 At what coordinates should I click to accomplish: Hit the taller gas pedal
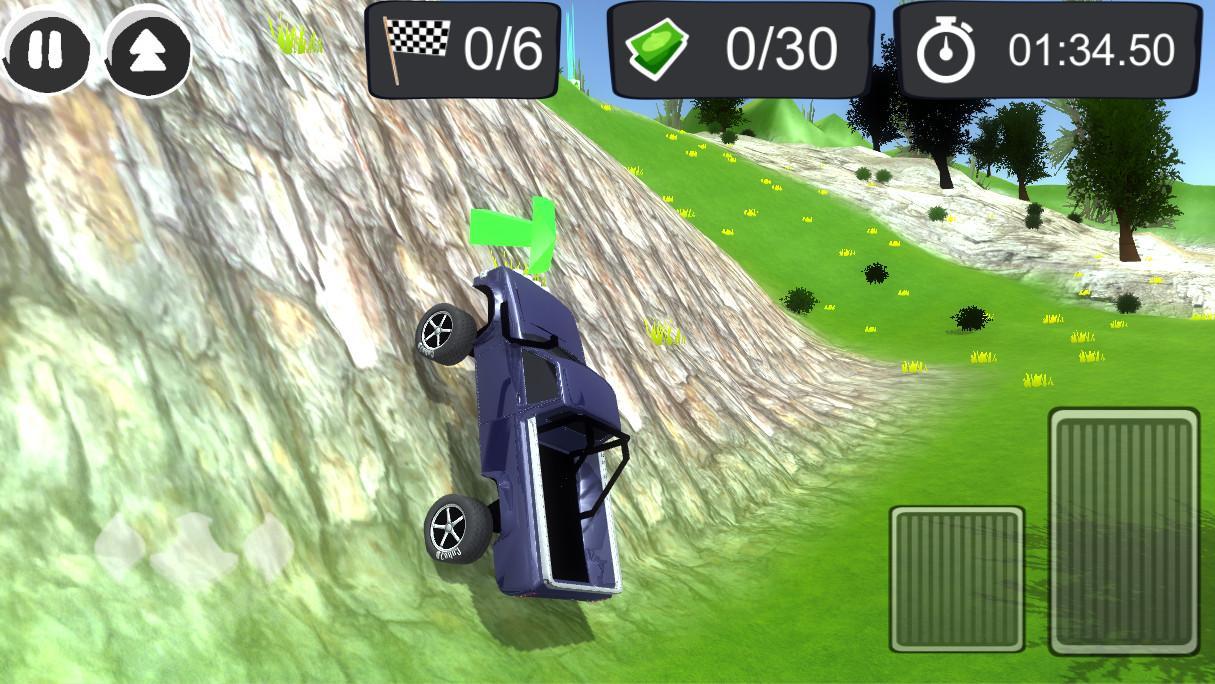tap(1124, 530)
